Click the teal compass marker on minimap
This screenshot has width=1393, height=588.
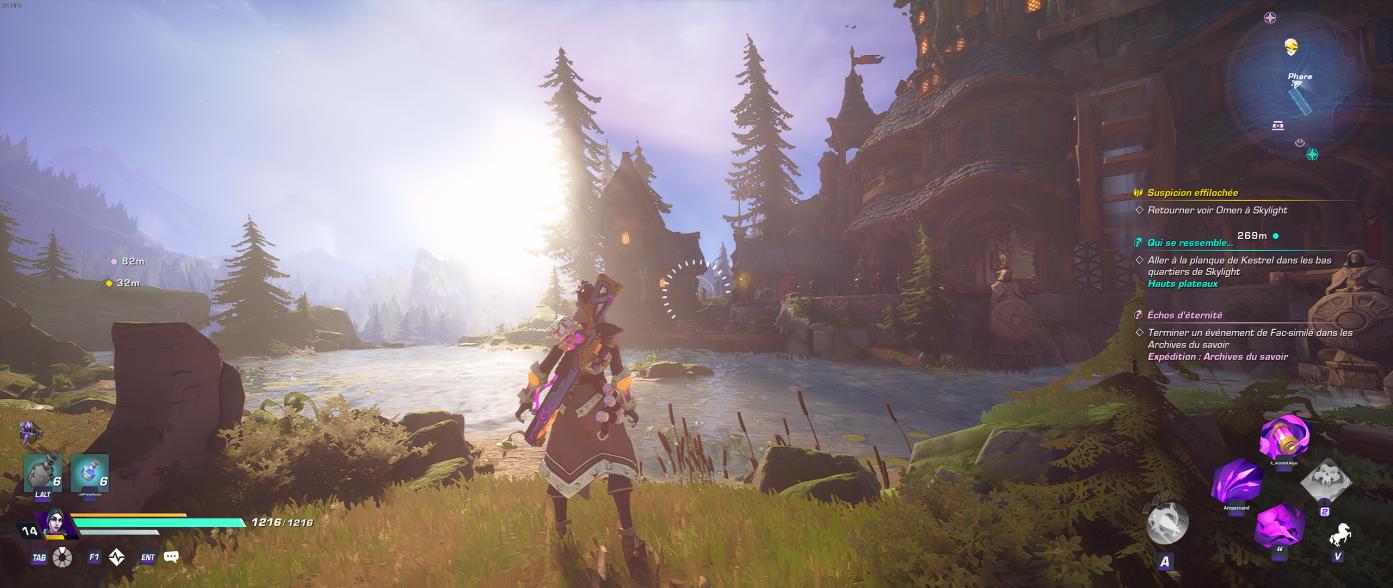[x=1312, y=154]
